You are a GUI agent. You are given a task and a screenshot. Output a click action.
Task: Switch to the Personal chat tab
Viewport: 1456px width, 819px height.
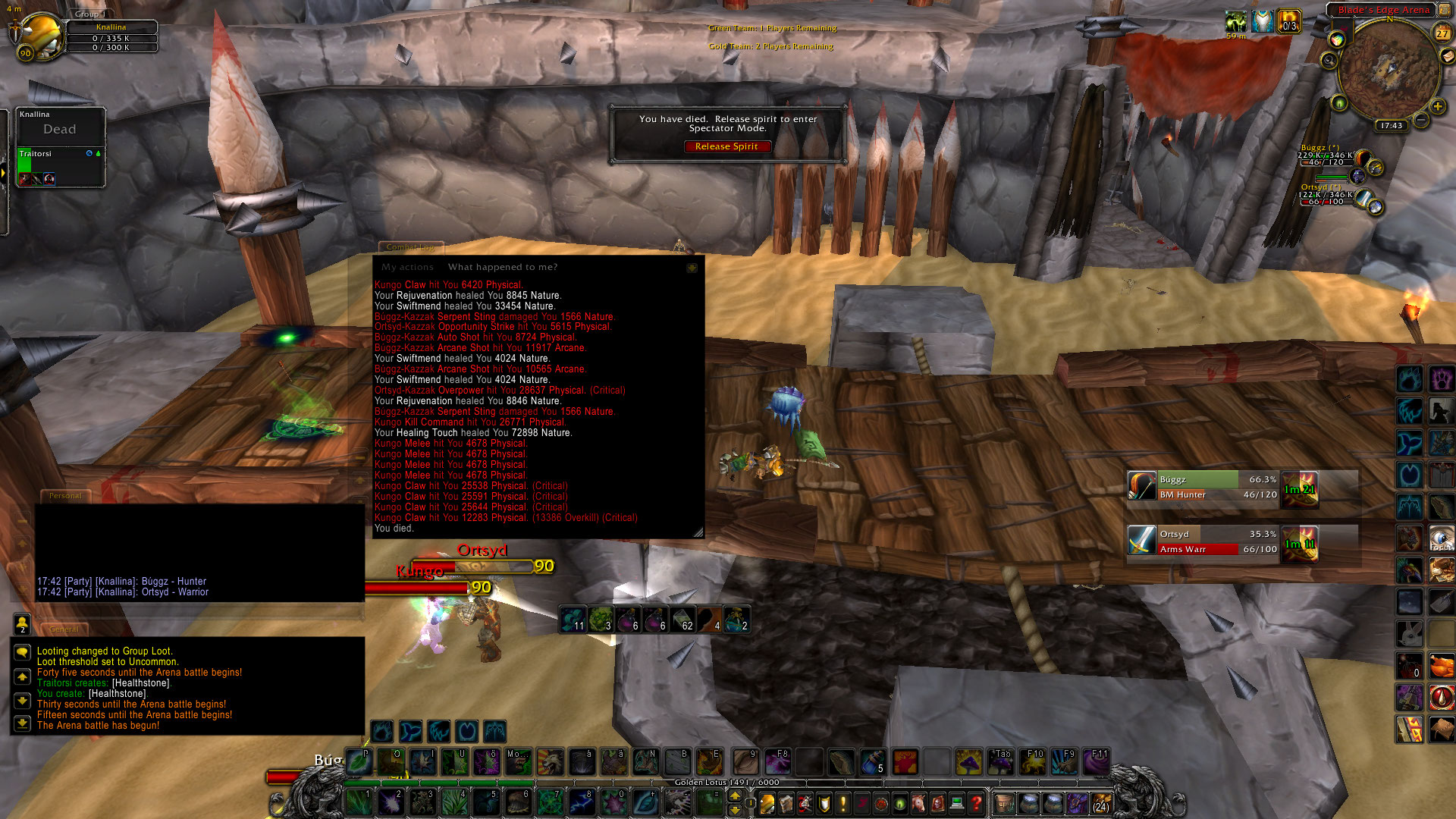point(65,496)
